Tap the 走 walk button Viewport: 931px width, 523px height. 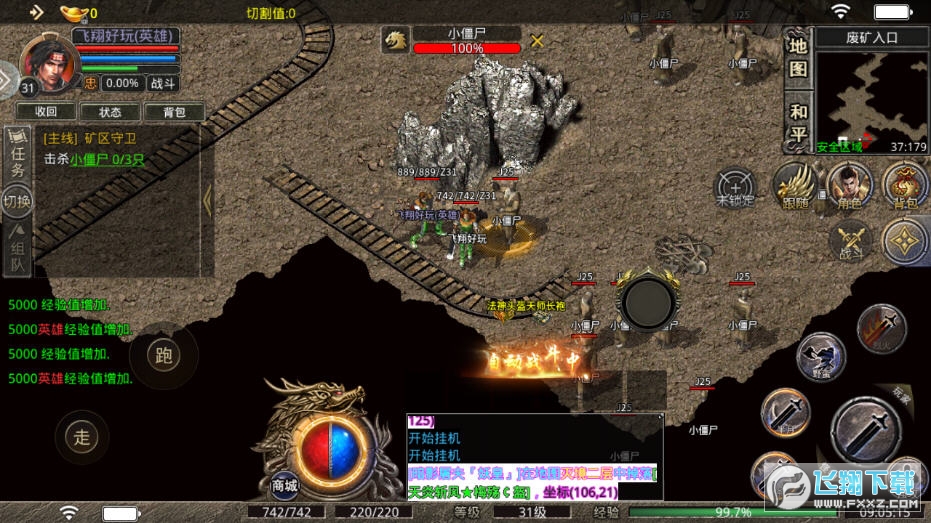point(82,436)
